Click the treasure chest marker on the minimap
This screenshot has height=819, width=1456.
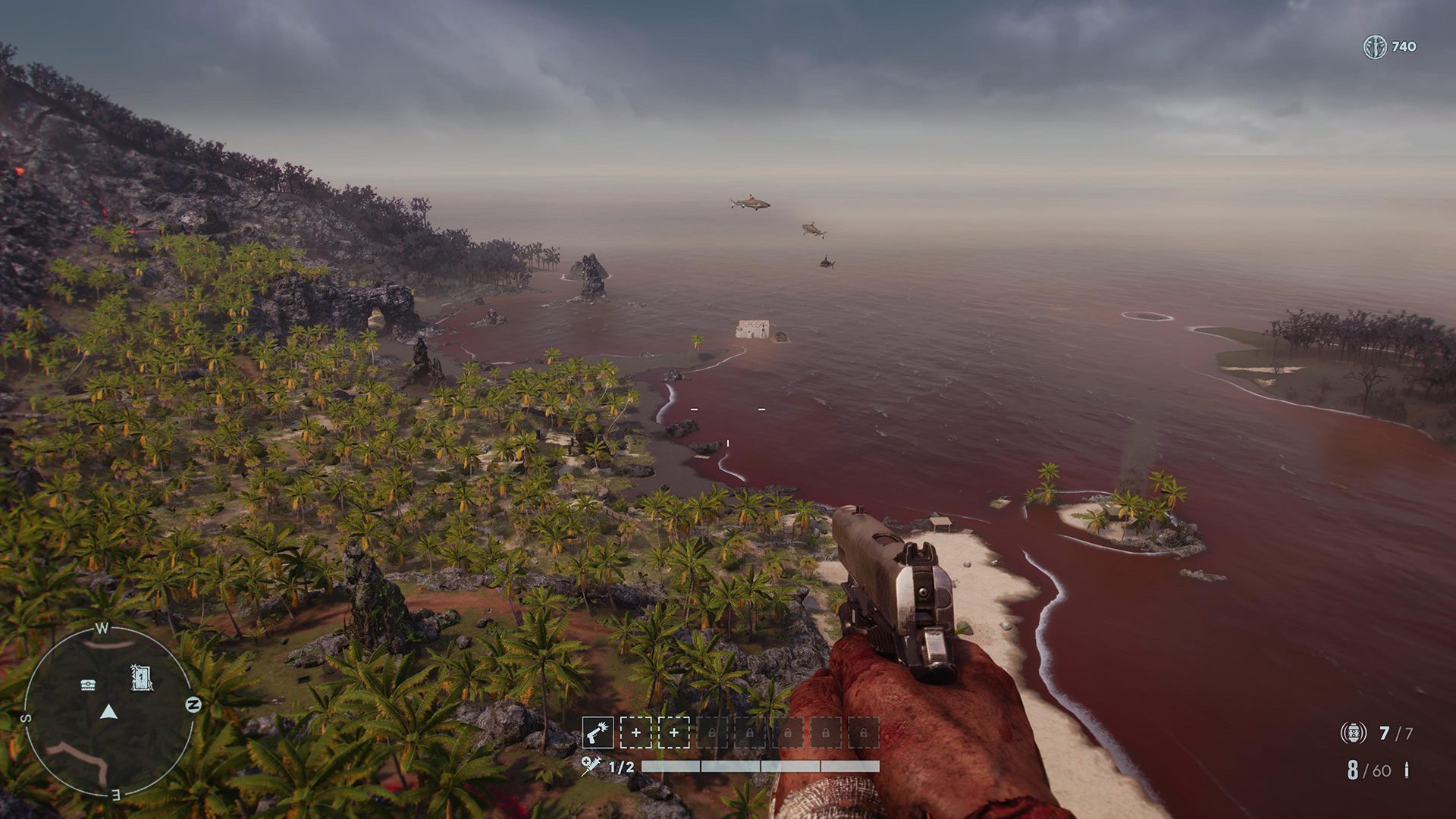tap(88, 685)
